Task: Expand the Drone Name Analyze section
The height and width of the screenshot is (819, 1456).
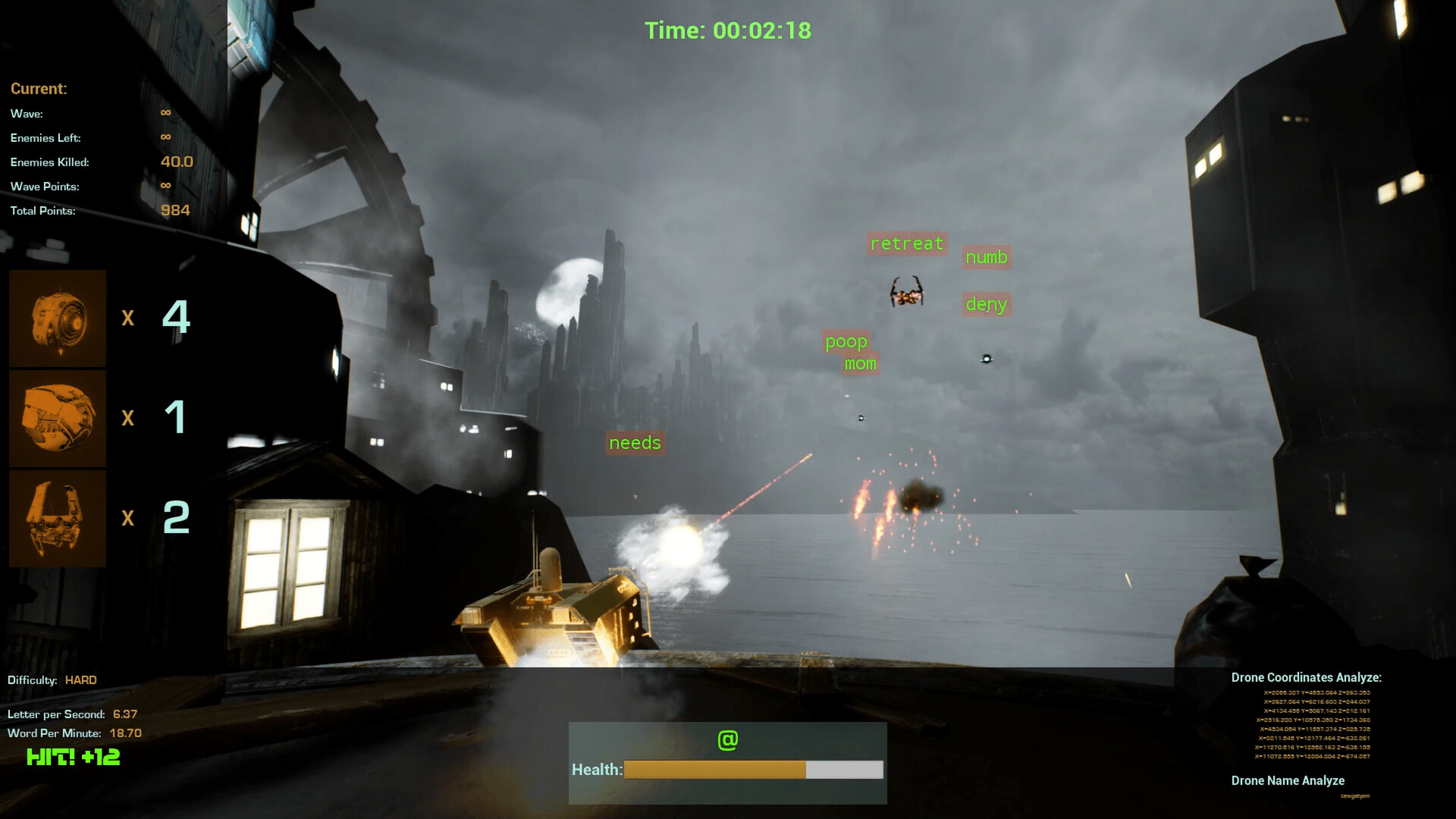Action: (1288, 780)
